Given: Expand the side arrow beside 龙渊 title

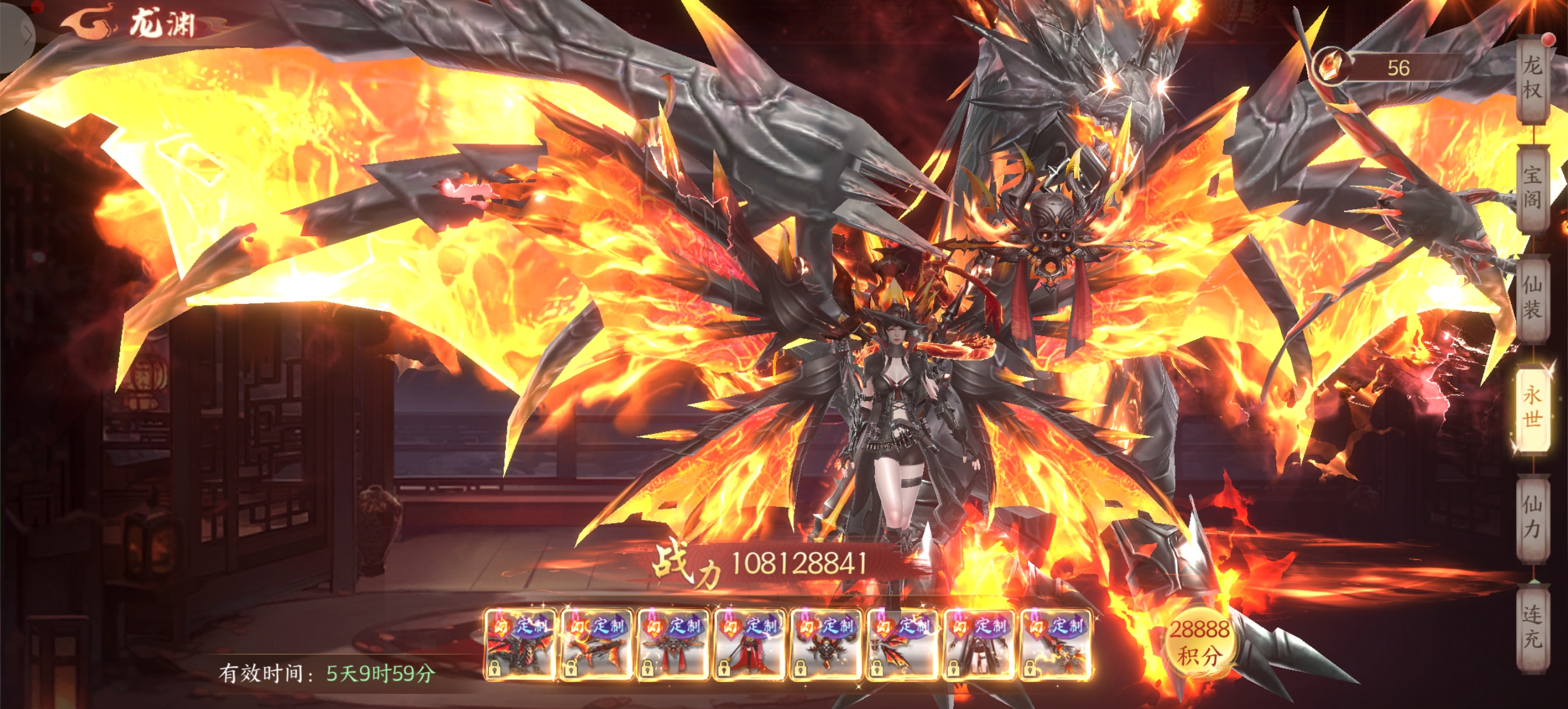Looking at the screenshot, I should tap(26, 36).
